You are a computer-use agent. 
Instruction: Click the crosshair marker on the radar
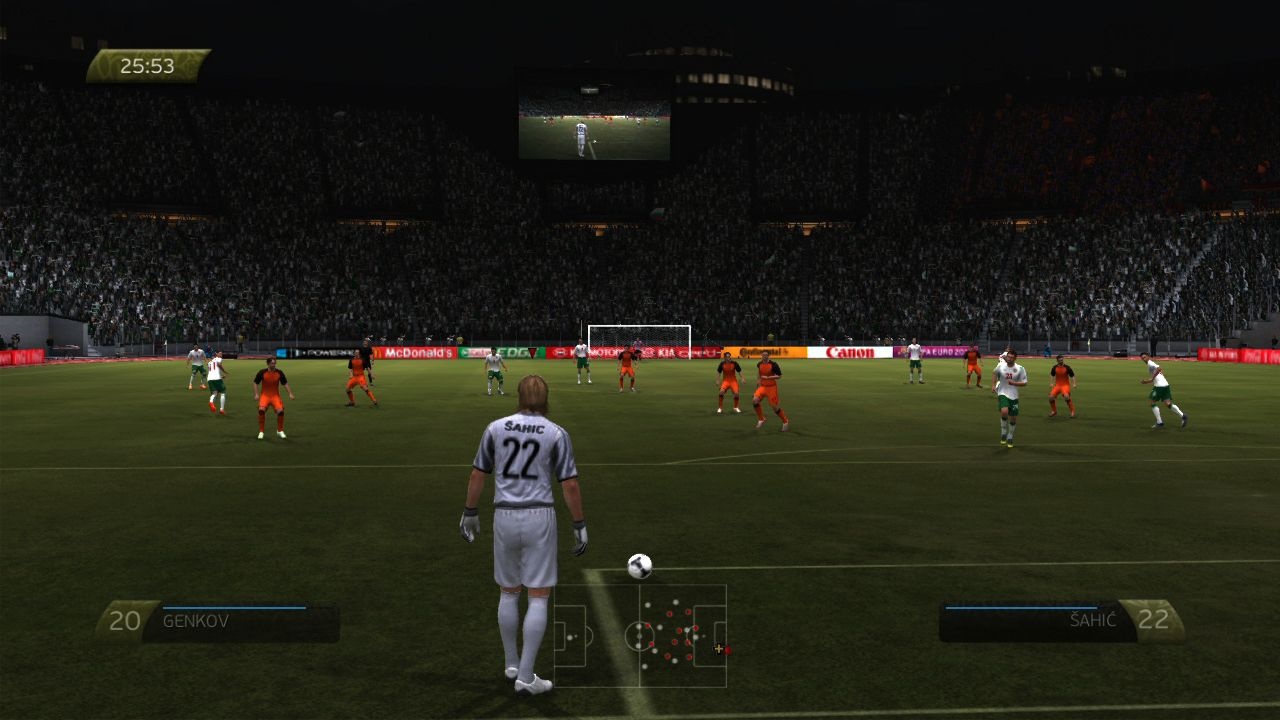coord(719,648)
